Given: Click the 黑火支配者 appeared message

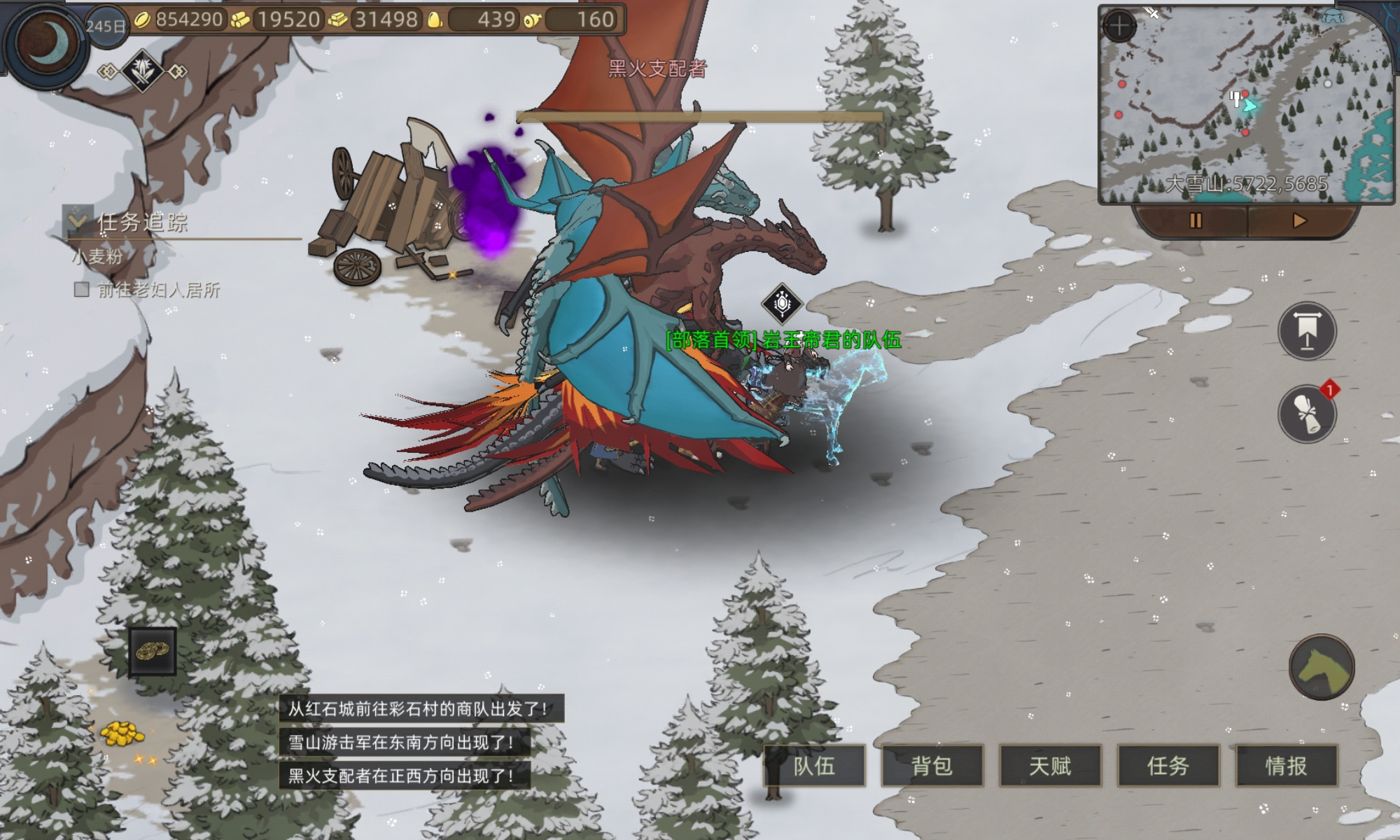Looking at the screenshot, I should (x=402, y=776).
